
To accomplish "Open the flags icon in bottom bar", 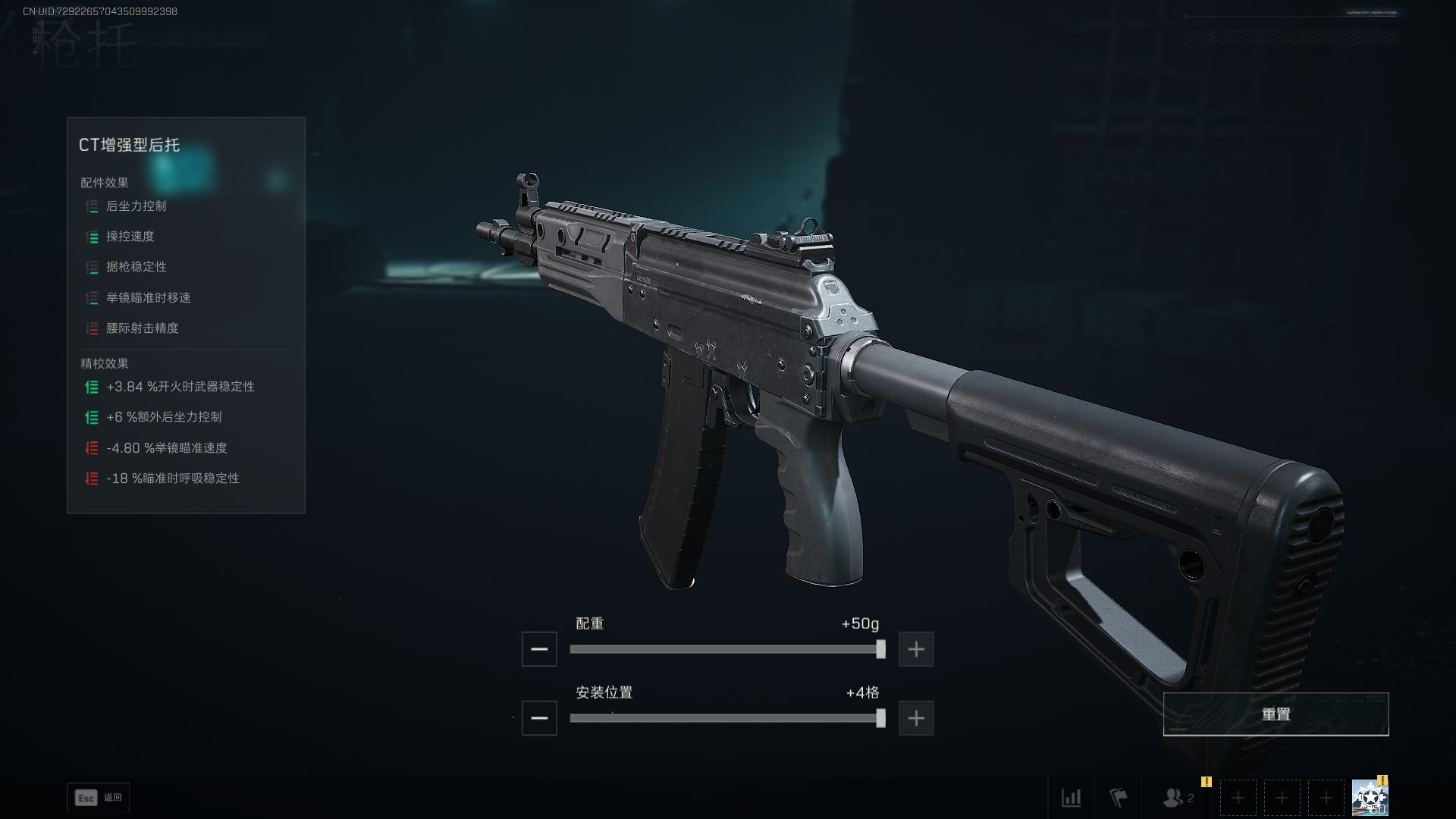I will [1119, 798].
